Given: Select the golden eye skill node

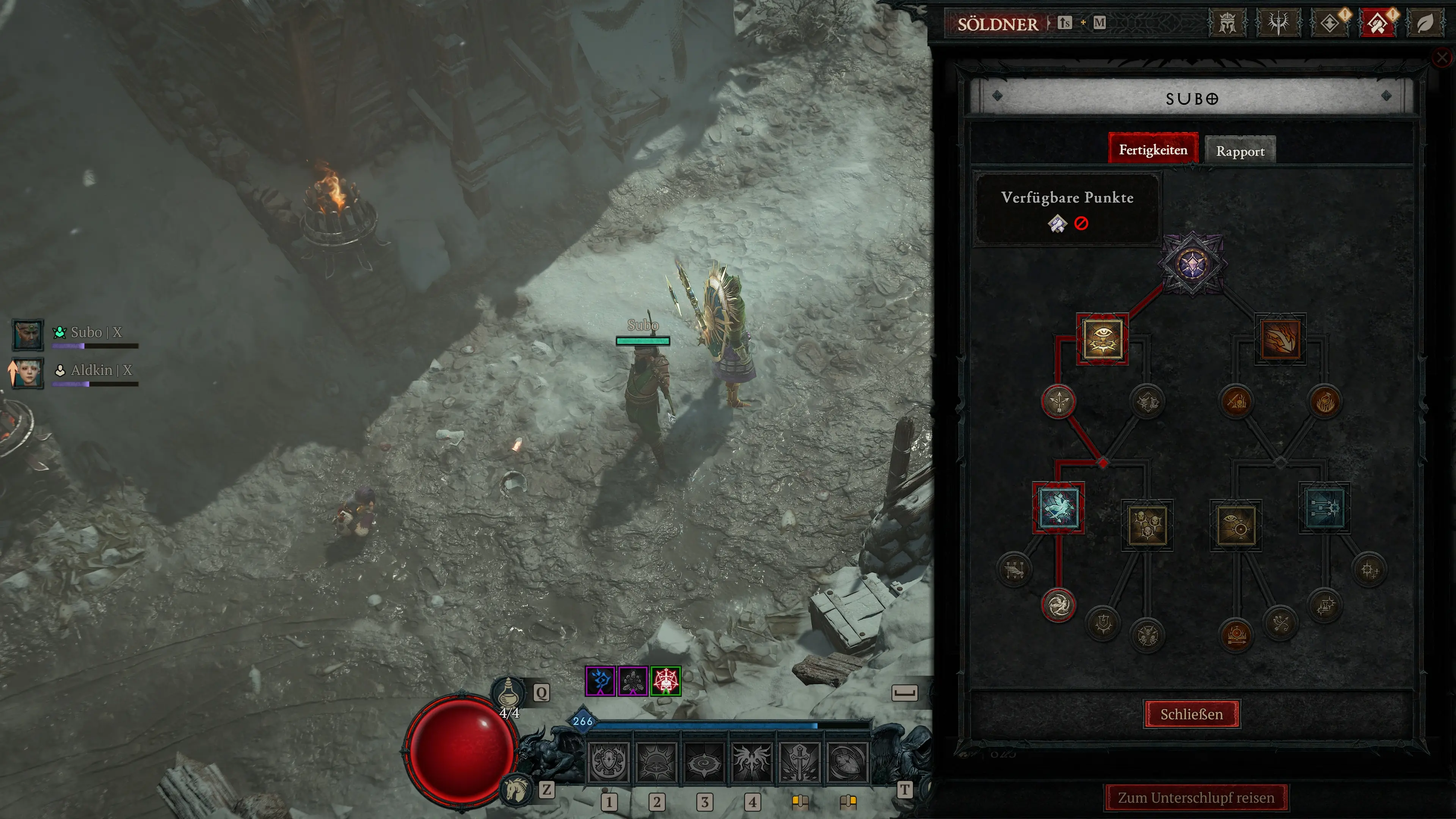Looking at the screenshot, I should (x=1102, y=339).
